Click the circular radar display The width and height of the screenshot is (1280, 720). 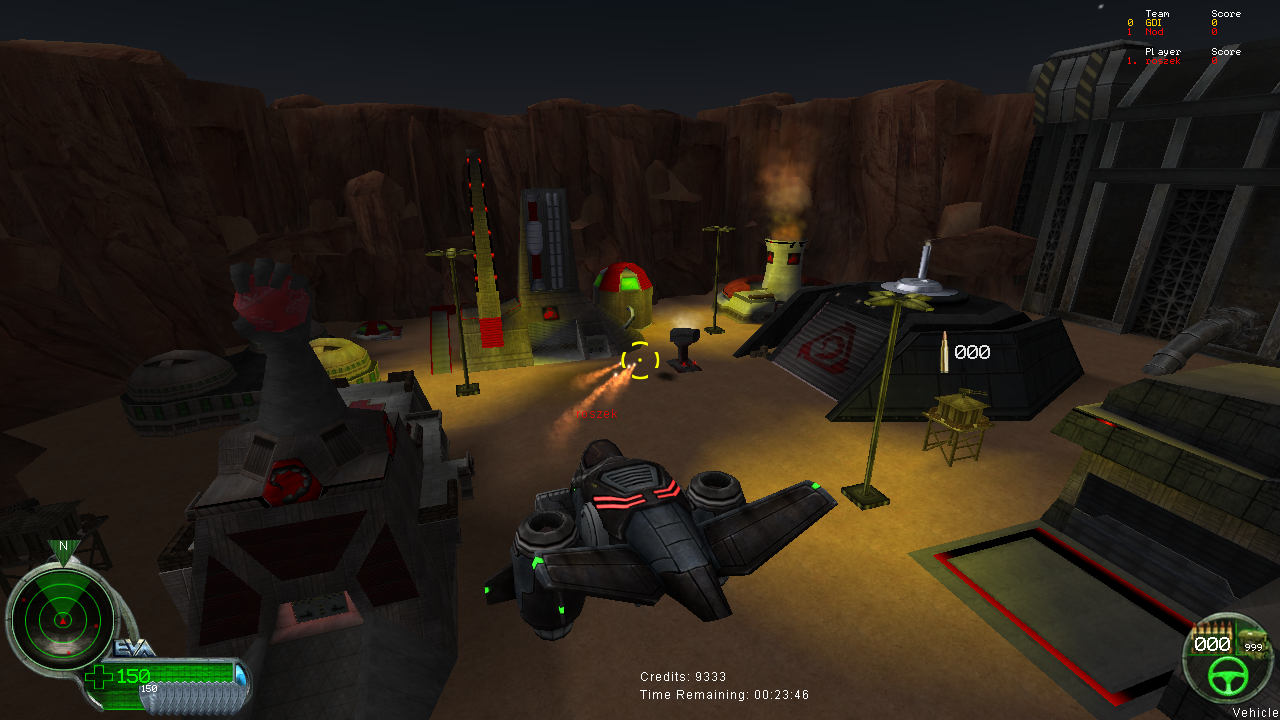(x=62, y=620)
